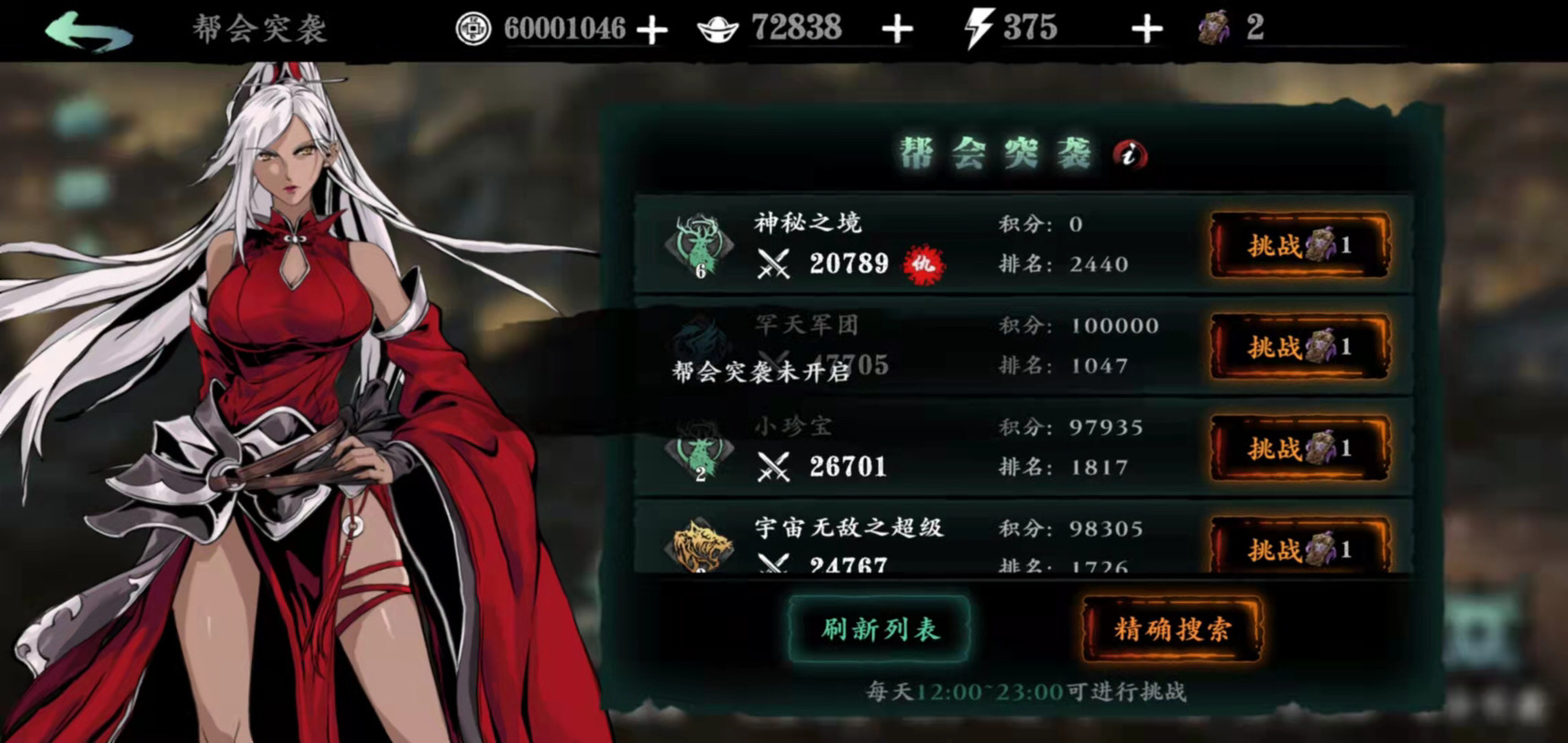Image resolution: width=1568 pixels, height=743 pixels.
Task: Challenge the 小珍宝 guild
Action: [x=1298, y=450]
